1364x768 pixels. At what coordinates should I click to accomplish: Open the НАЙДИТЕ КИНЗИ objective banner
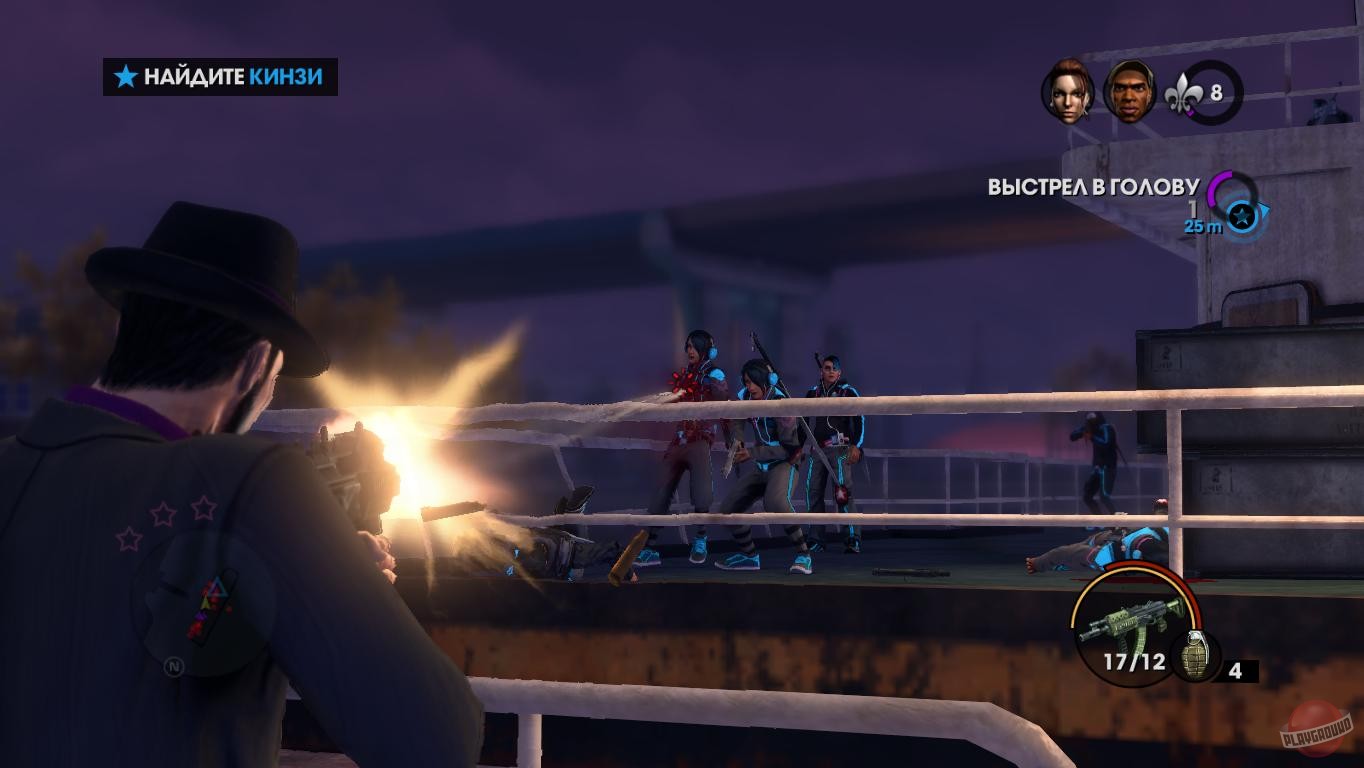click(220, 77)
